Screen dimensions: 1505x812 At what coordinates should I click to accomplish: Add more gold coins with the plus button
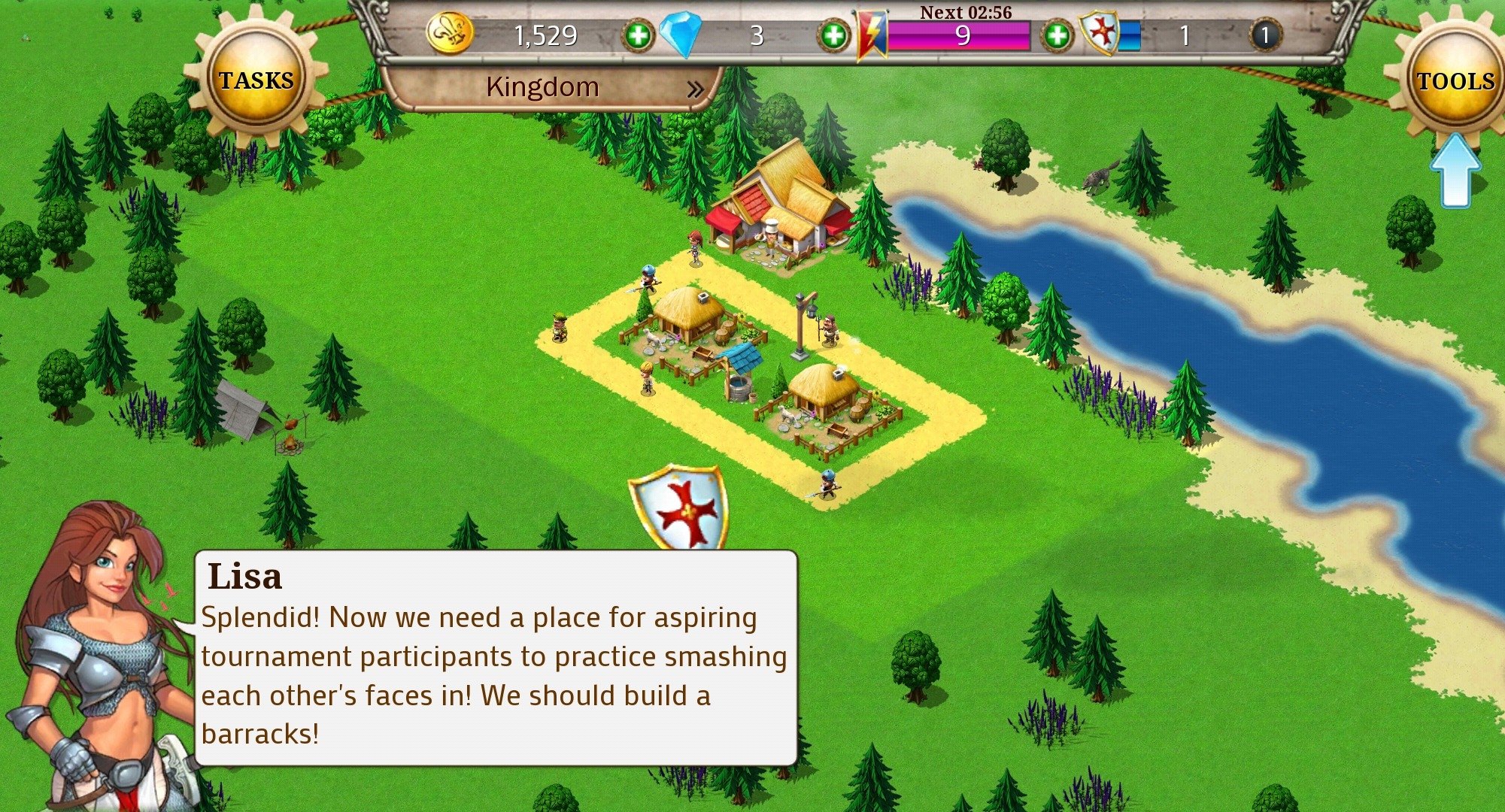click(x=638, y=35)
